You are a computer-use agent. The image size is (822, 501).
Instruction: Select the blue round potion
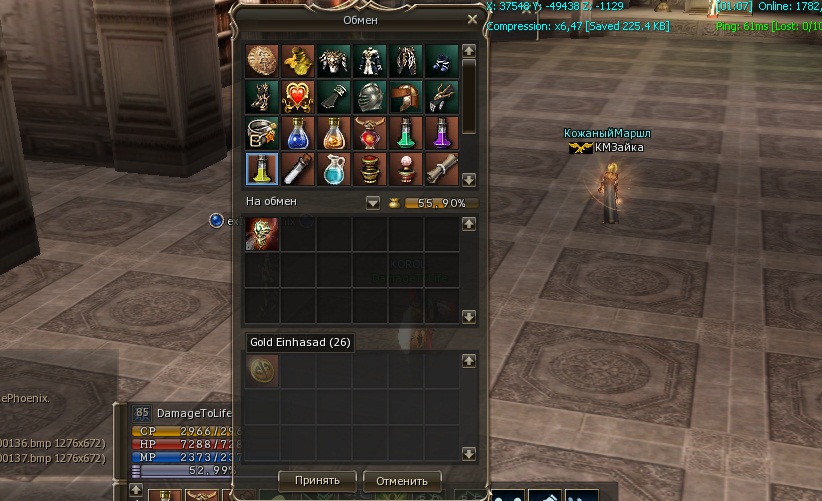pyautogui.click(x=298, y=132)
